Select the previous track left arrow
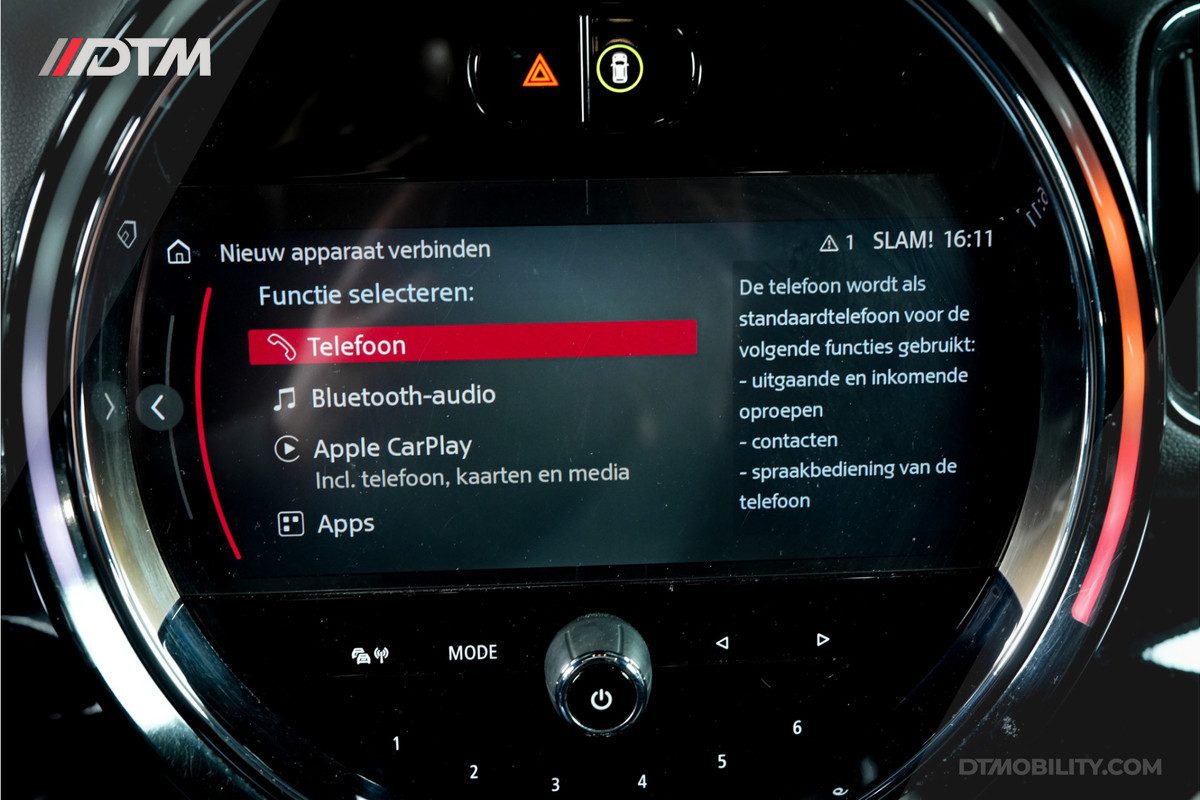The image size is (1200, 800). click(x=722, y=643)
